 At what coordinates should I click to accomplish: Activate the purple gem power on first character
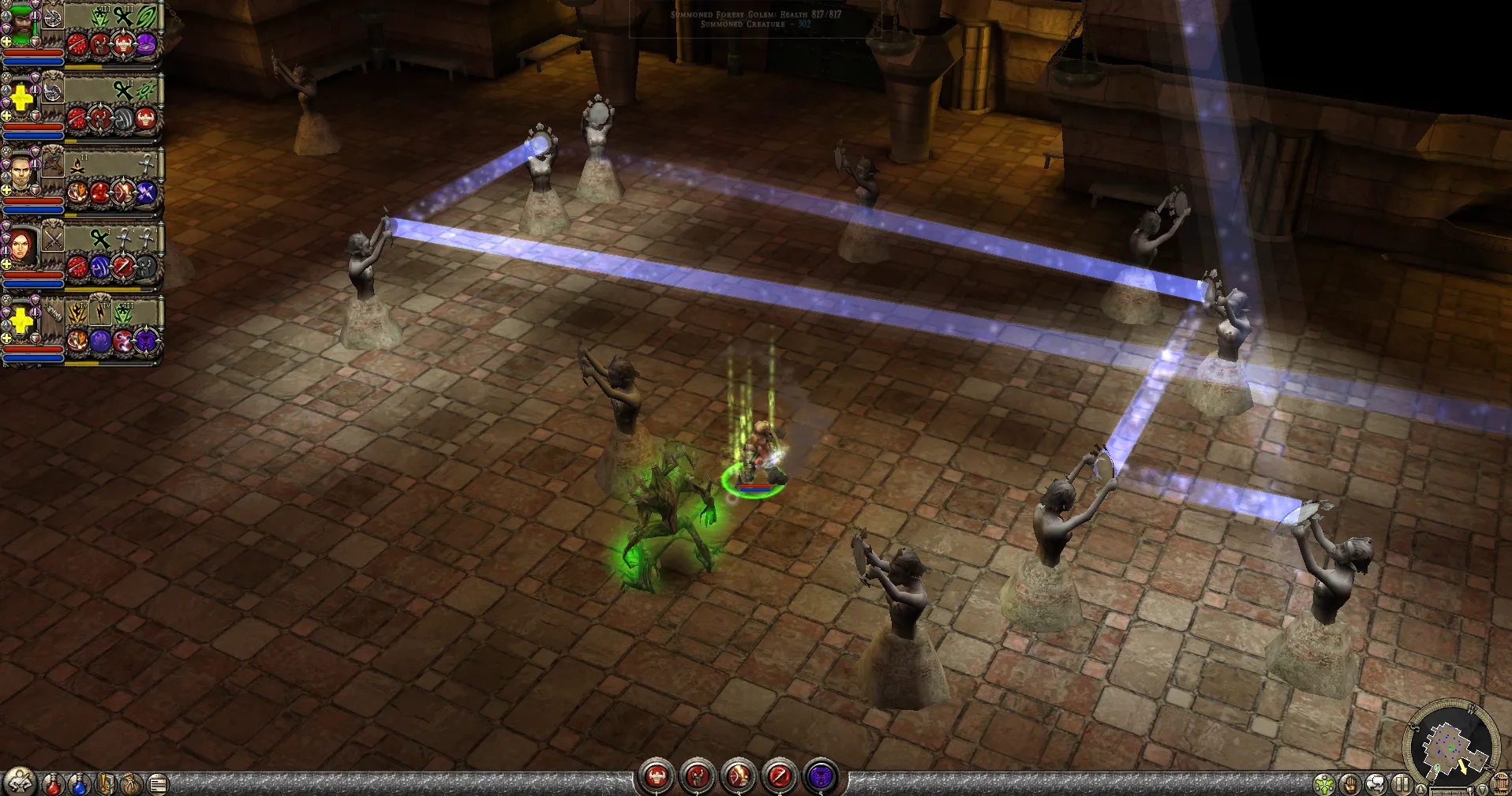tap(147, 44)
